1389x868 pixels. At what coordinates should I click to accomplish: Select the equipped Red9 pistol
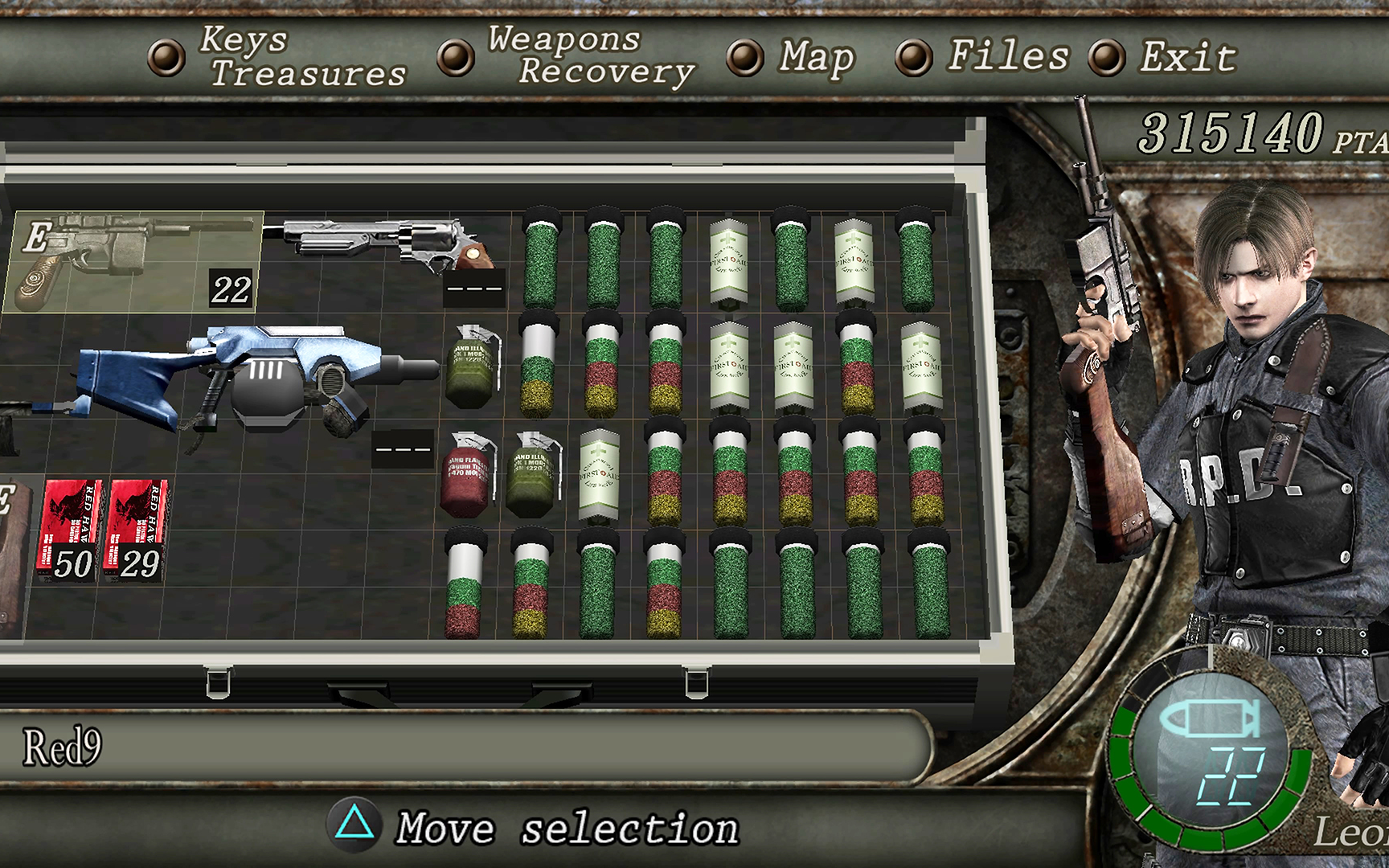pyautogui.click(x=133, y=260)
